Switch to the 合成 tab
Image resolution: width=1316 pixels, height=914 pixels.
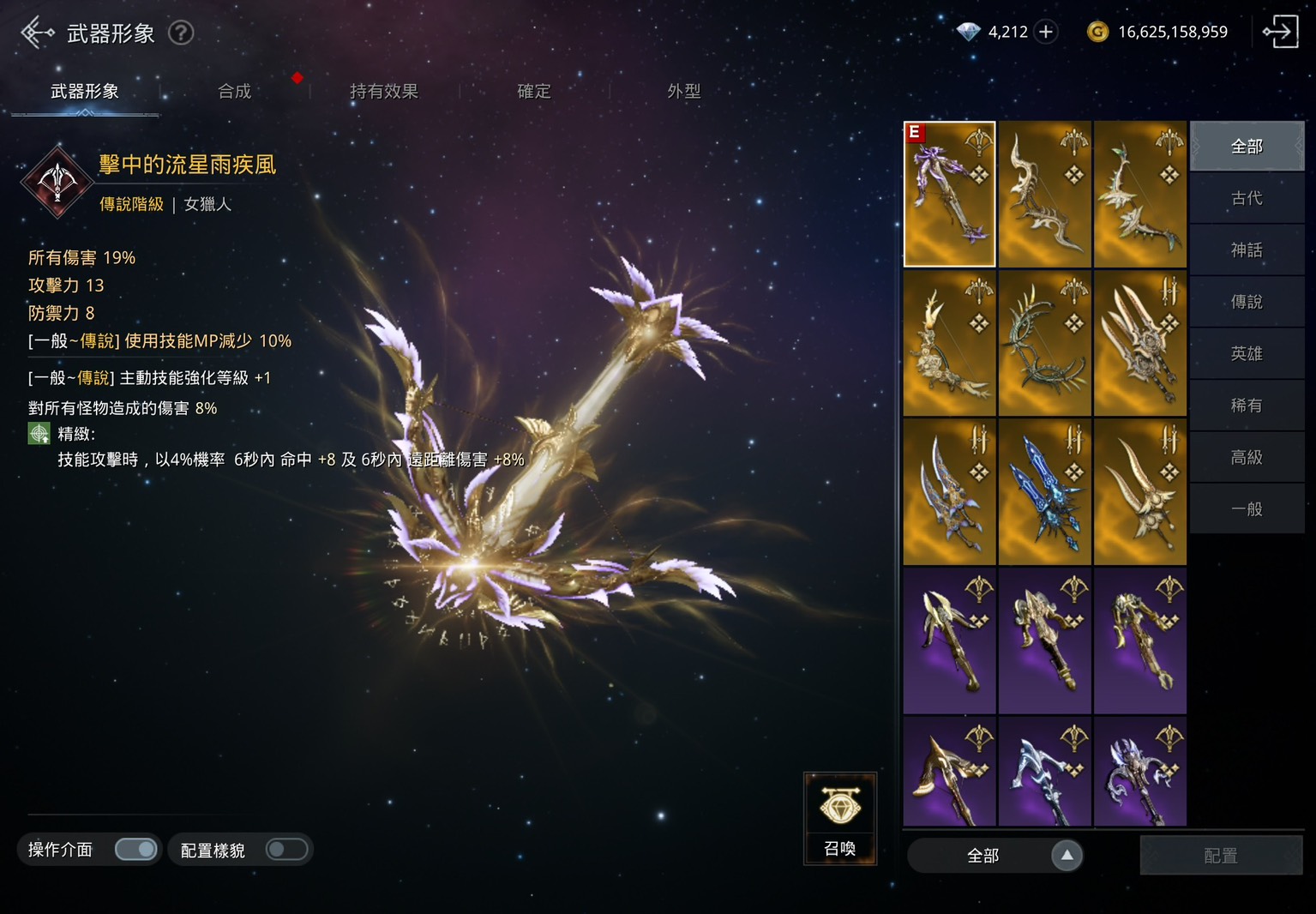pos(234,91)
